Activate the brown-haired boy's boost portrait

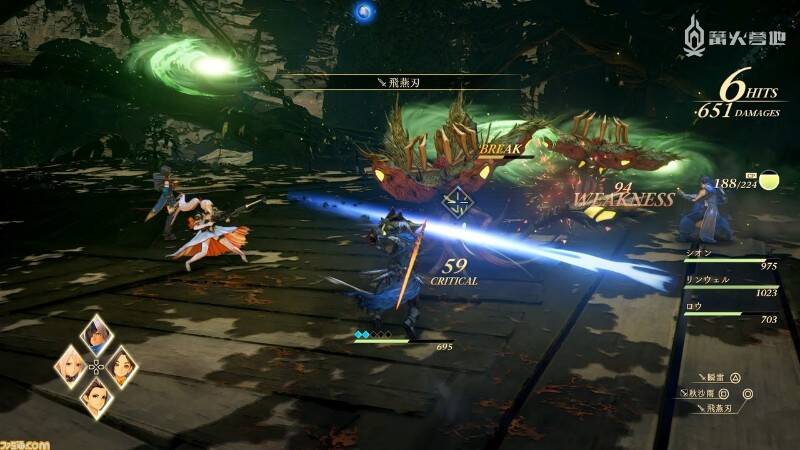click(96, 397)
